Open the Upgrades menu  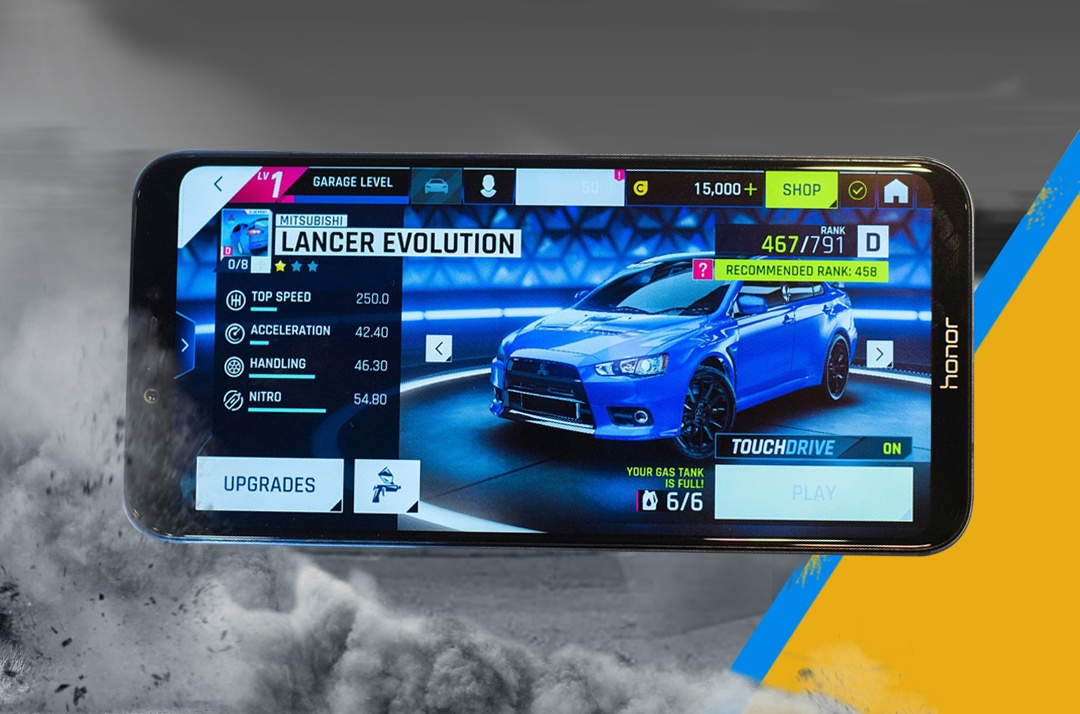tap(269, 485)
